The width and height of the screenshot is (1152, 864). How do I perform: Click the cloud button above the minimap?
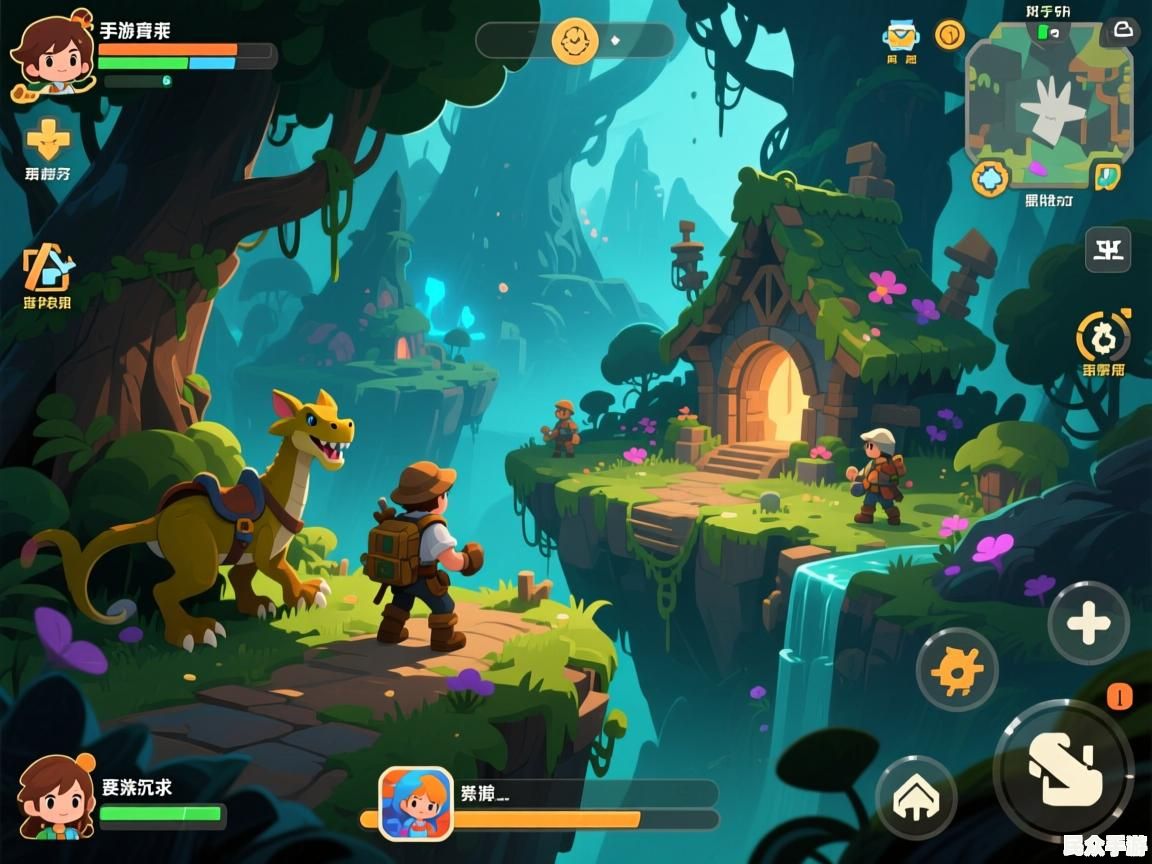pos(1121,31)
